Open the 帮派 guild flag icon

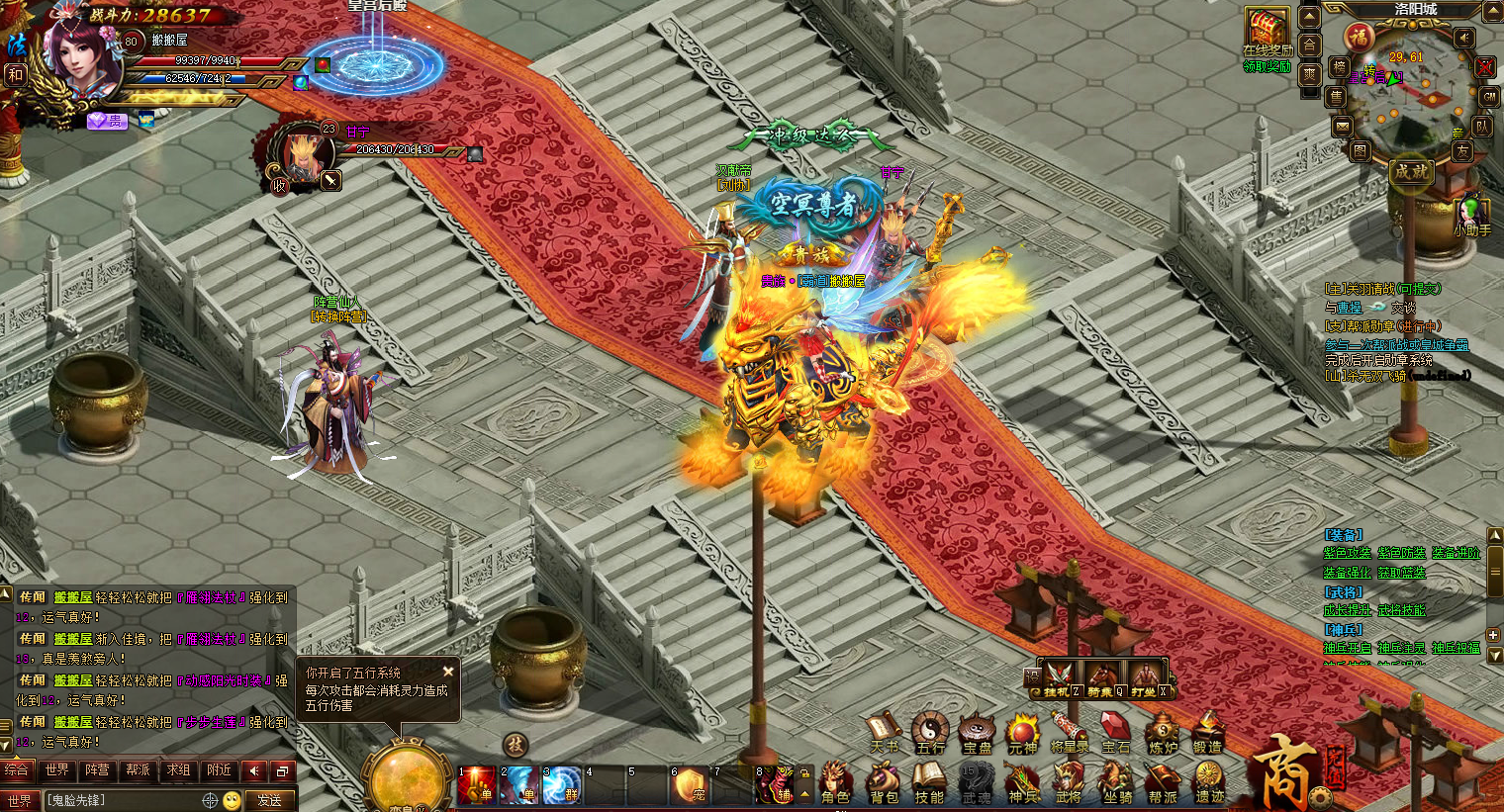tap(1163, 781)
